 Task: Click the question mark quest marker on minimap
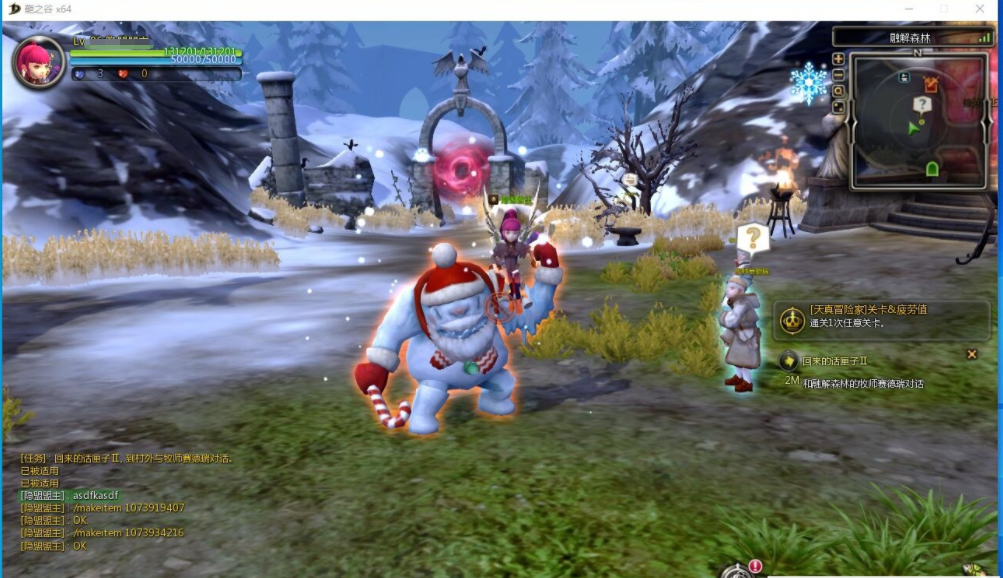[921, 104]
